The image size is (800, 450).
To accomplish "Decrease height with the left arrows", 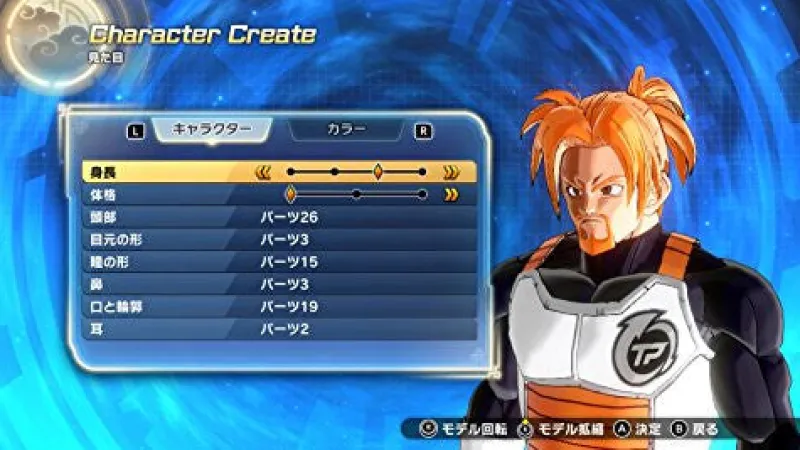I will click(263, 172).
